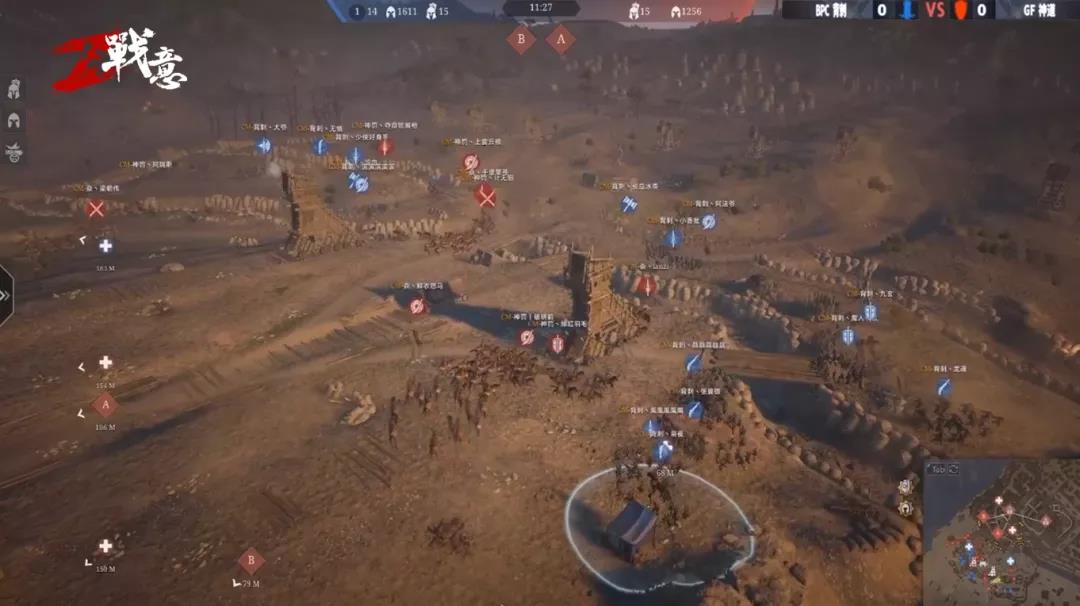Select the A waypoint marker showing 106 M
Screen dimensions: 1080x606
(x=105, y=405)
